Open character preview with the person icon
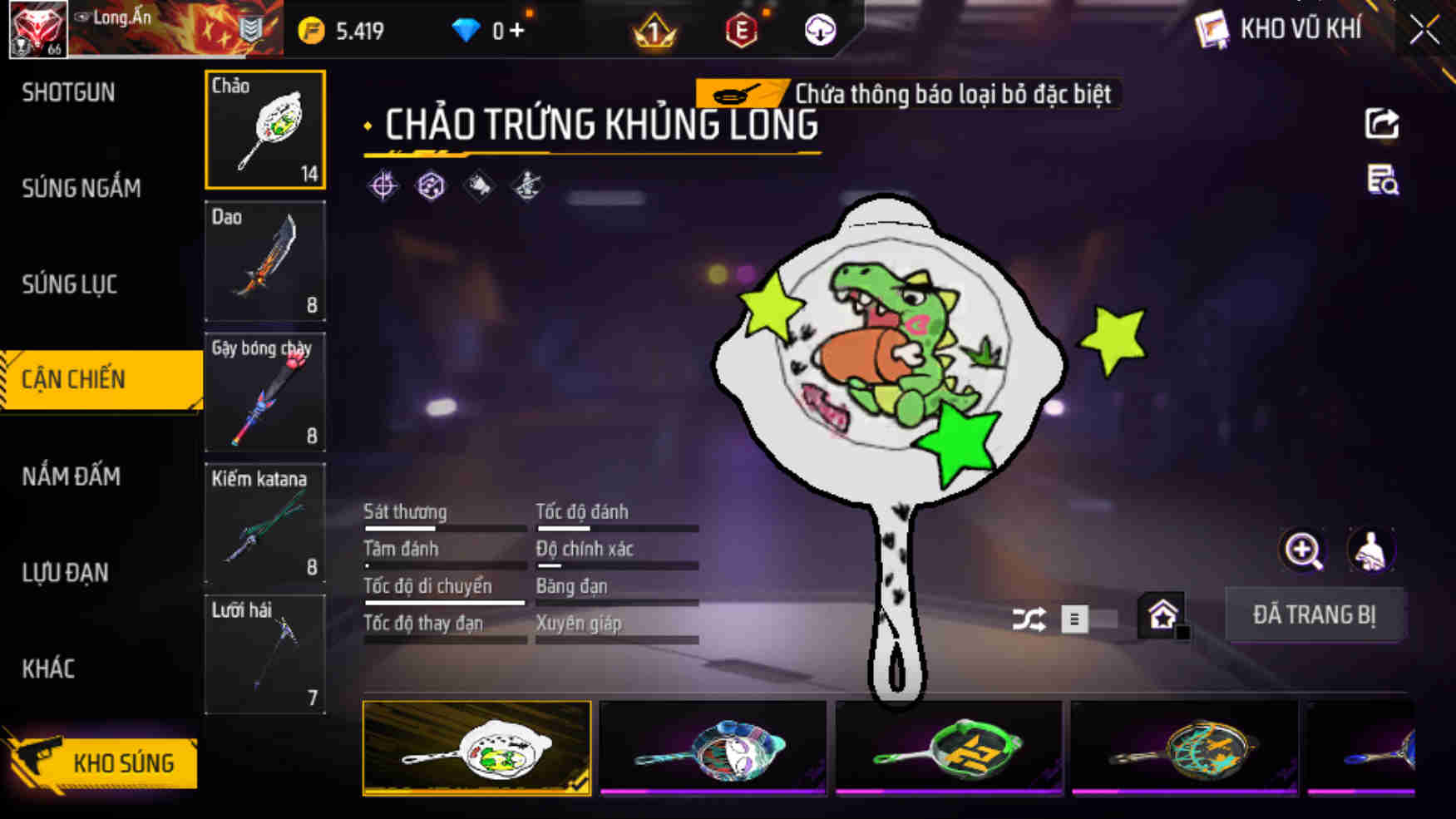 [1370, 550]
